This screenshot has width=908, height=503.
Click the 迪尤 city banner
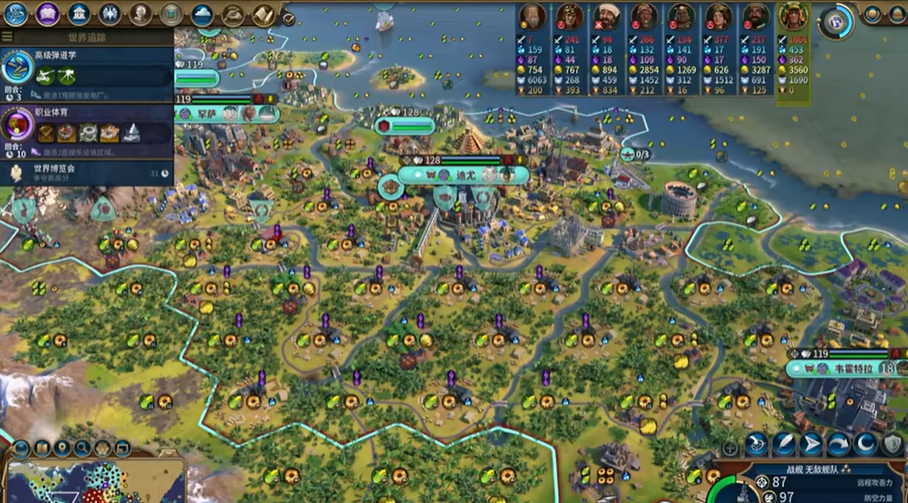tap(463, 175)
